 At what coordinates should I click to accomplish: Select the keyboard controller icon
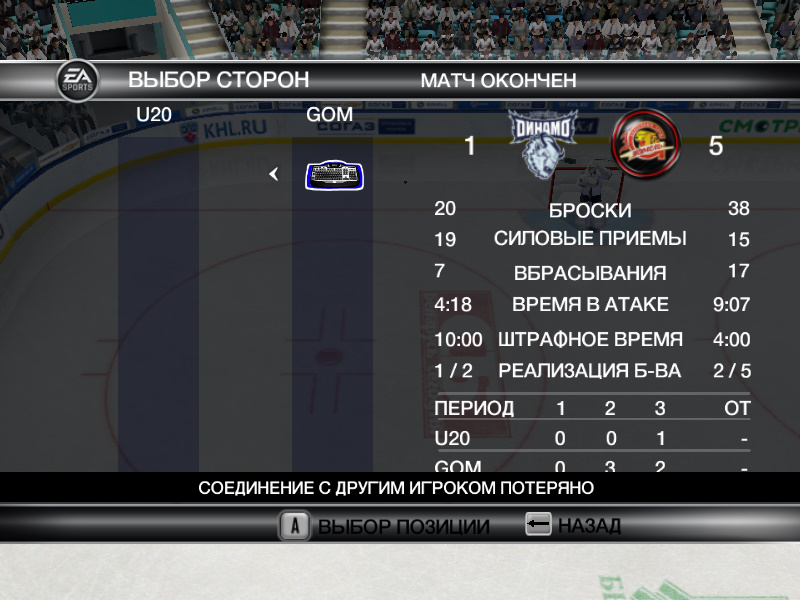[334, 175]
